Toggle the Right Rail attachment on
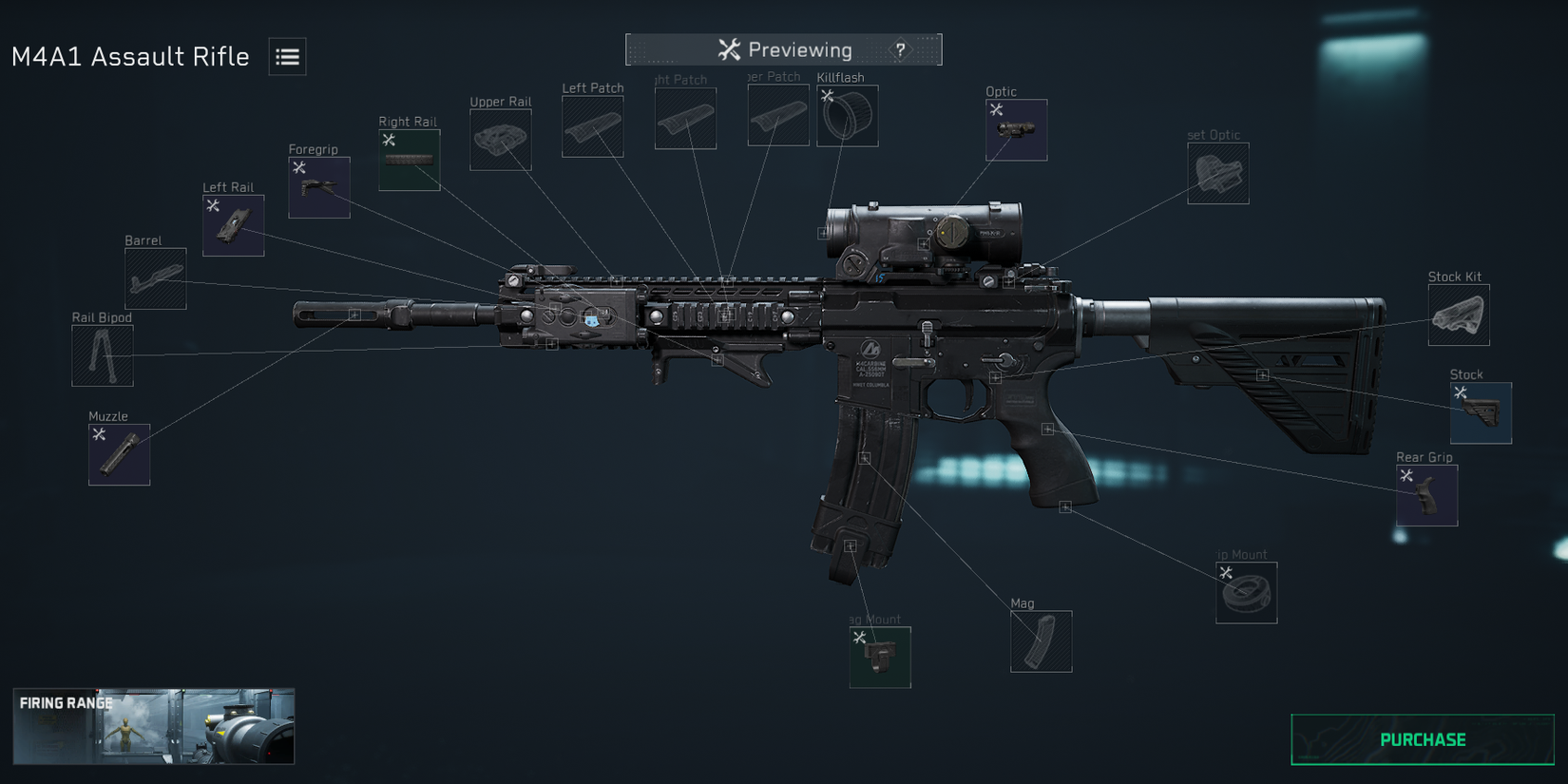Image resolution: width=1568 pixels, height=784 pixels. [x=409, y=159]
